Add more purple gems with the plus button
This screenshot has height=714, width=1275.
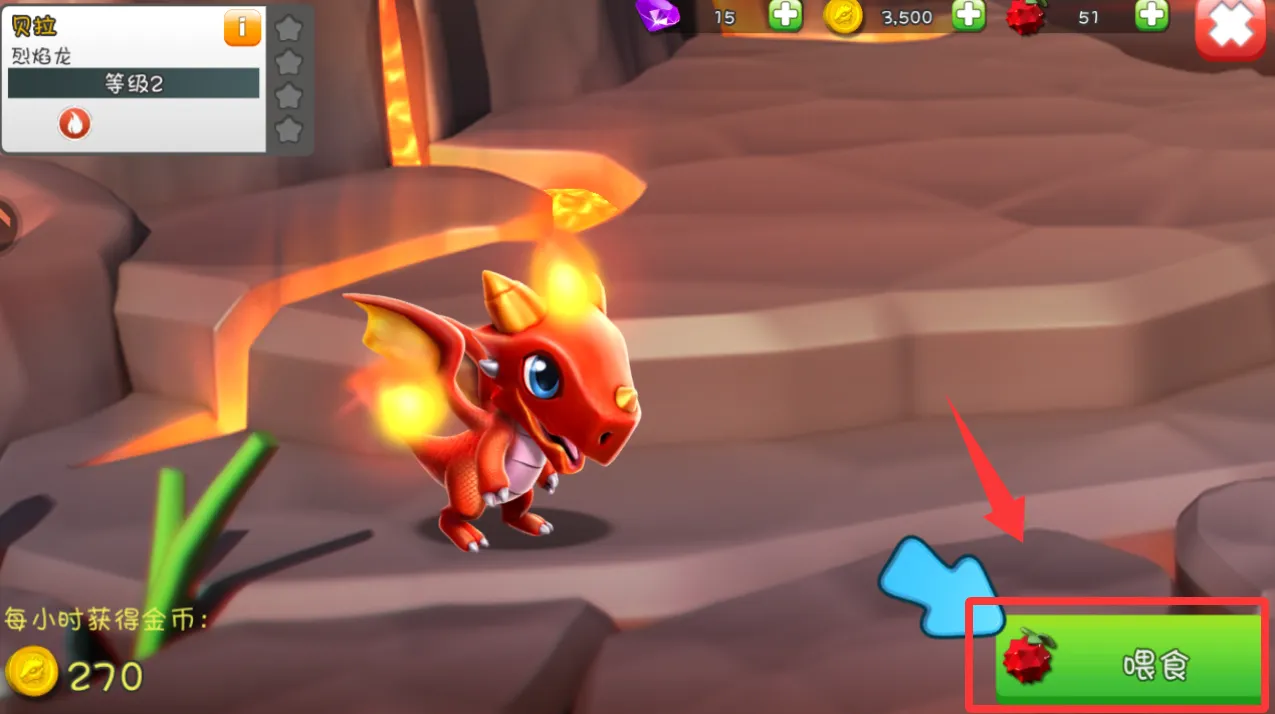click(785, 15)
